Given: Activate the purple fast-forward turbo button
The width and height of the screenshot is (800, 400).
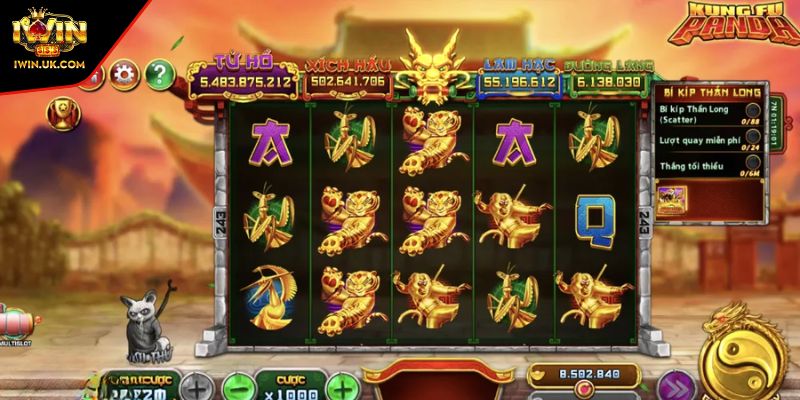Looking at the screenshot, I should (678, 386).
